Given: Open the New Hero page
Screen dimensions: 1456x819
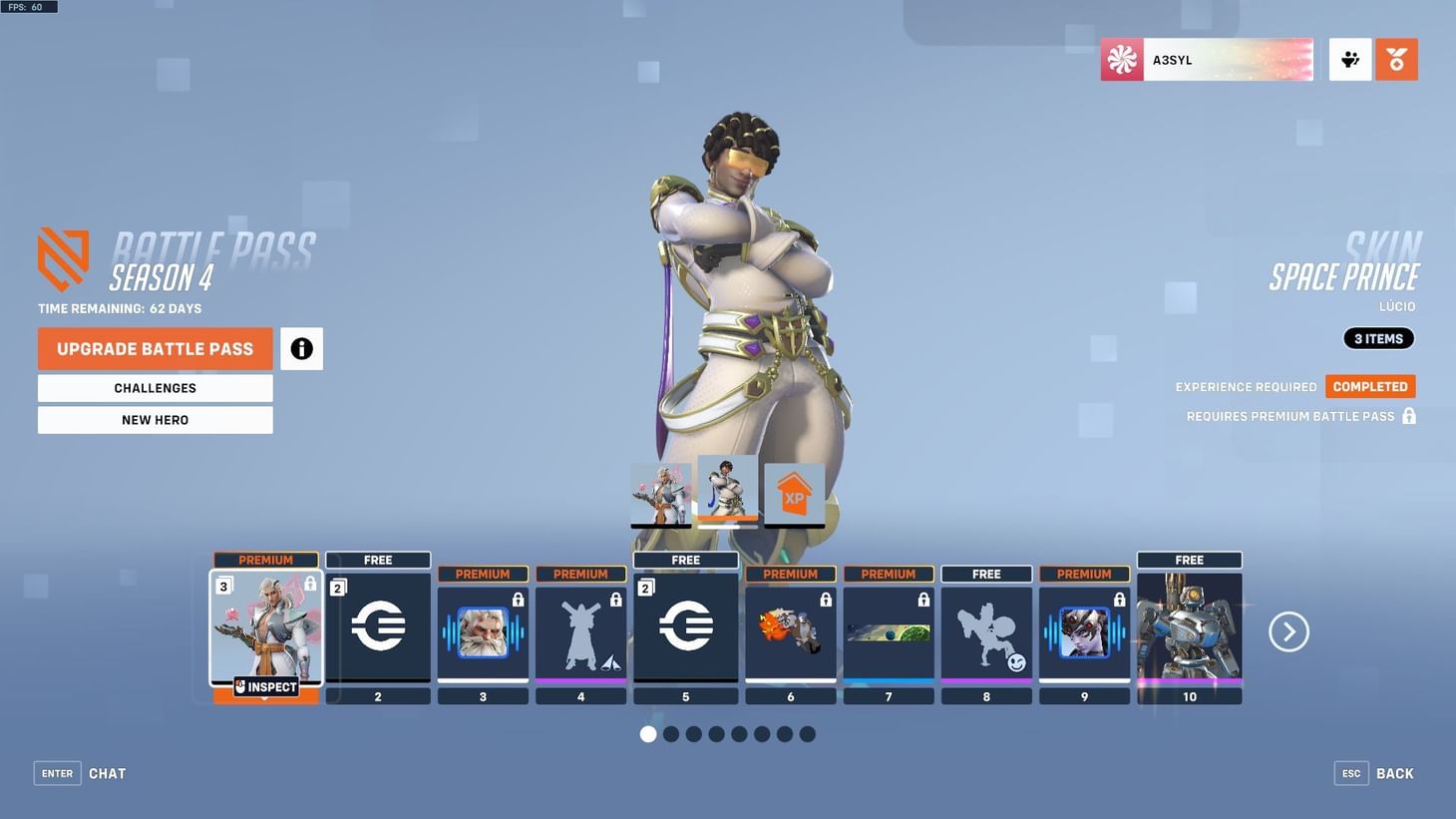Looking at the screenshot, I should point(155,420).
